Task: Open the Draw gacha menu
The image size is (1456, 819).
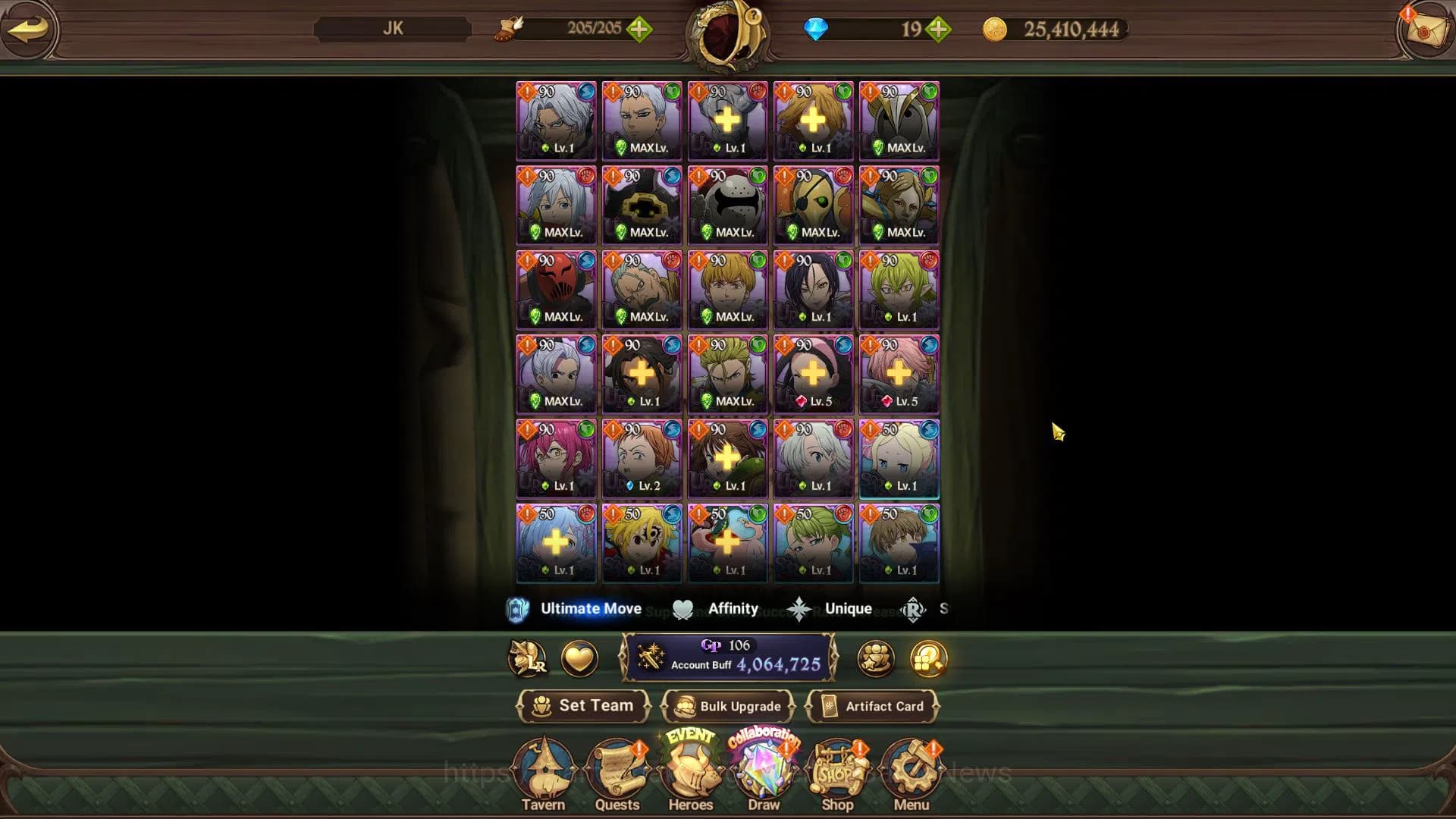Action: (x=764, y=775)
